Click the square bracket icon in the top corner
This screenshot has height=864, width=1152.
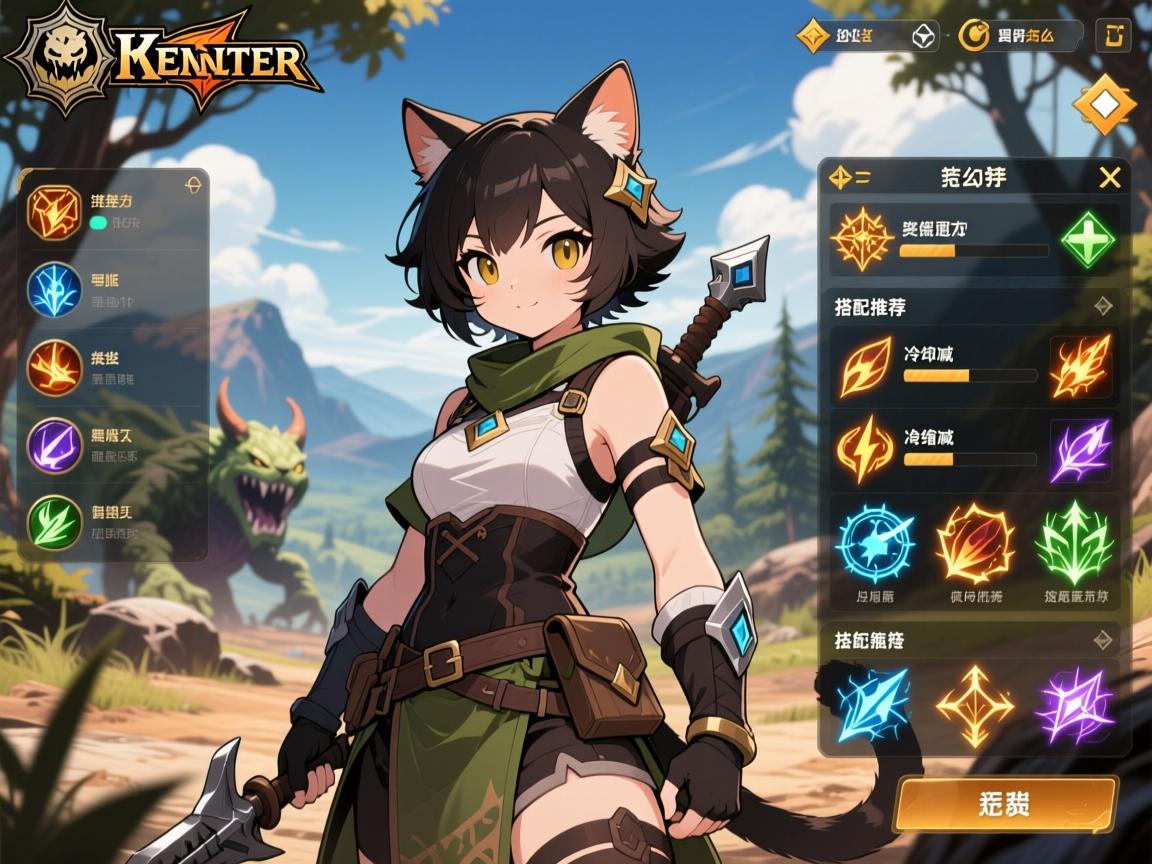(1113, 36)
